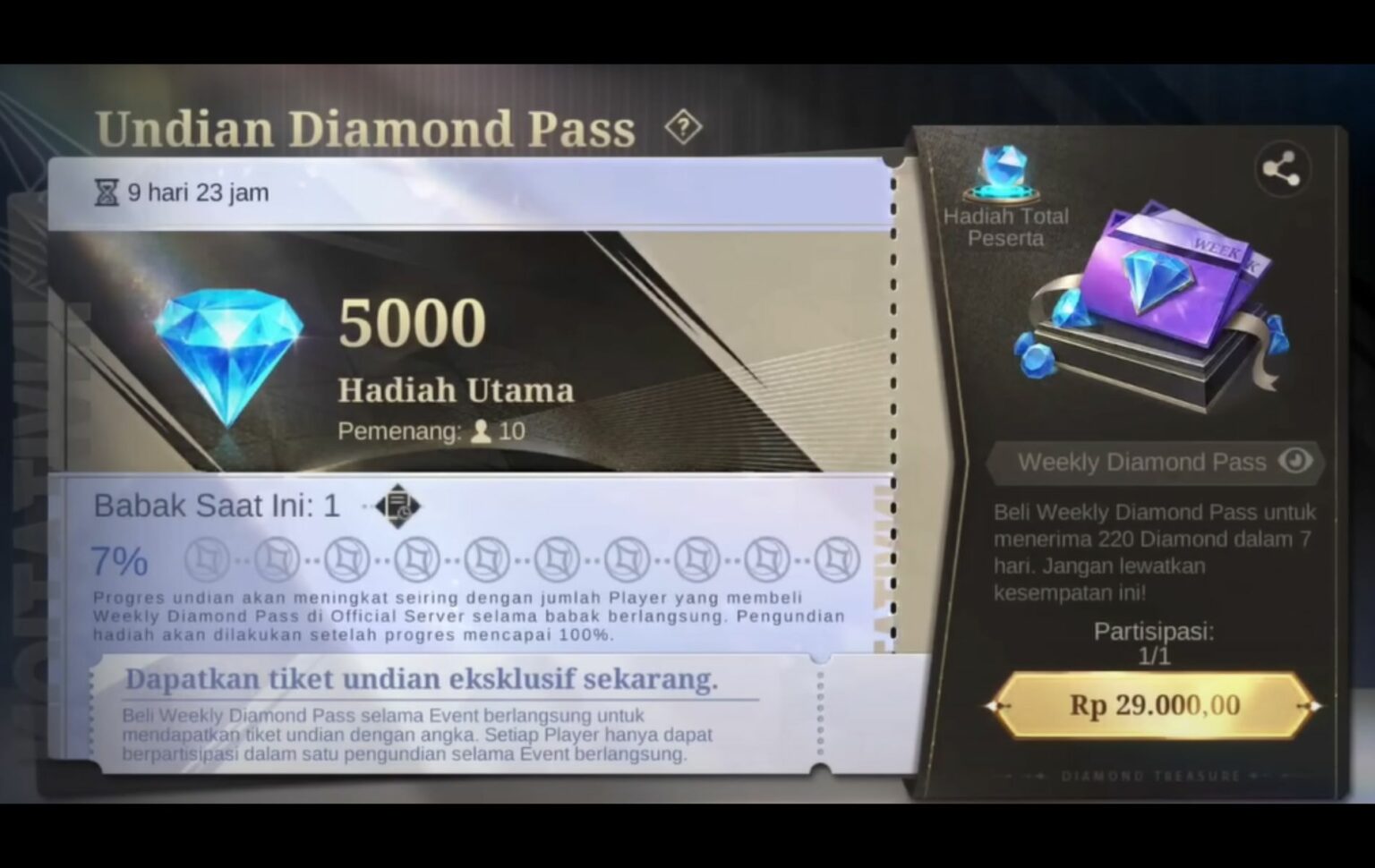
Task: Click the 5000 diamond prize amount
Action: tap(411, 320)
